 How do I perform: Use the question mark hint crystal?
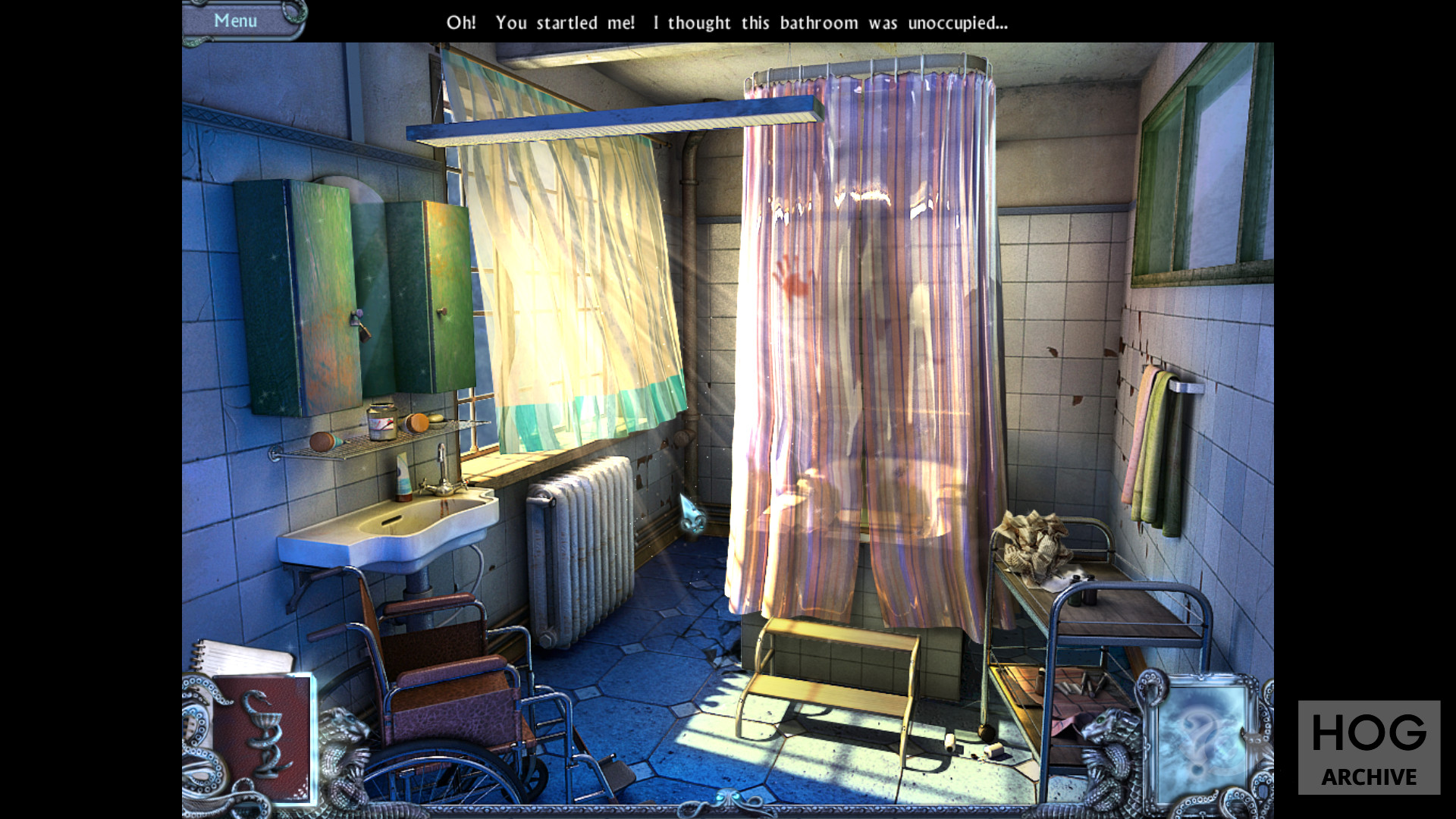point(1203,739)
